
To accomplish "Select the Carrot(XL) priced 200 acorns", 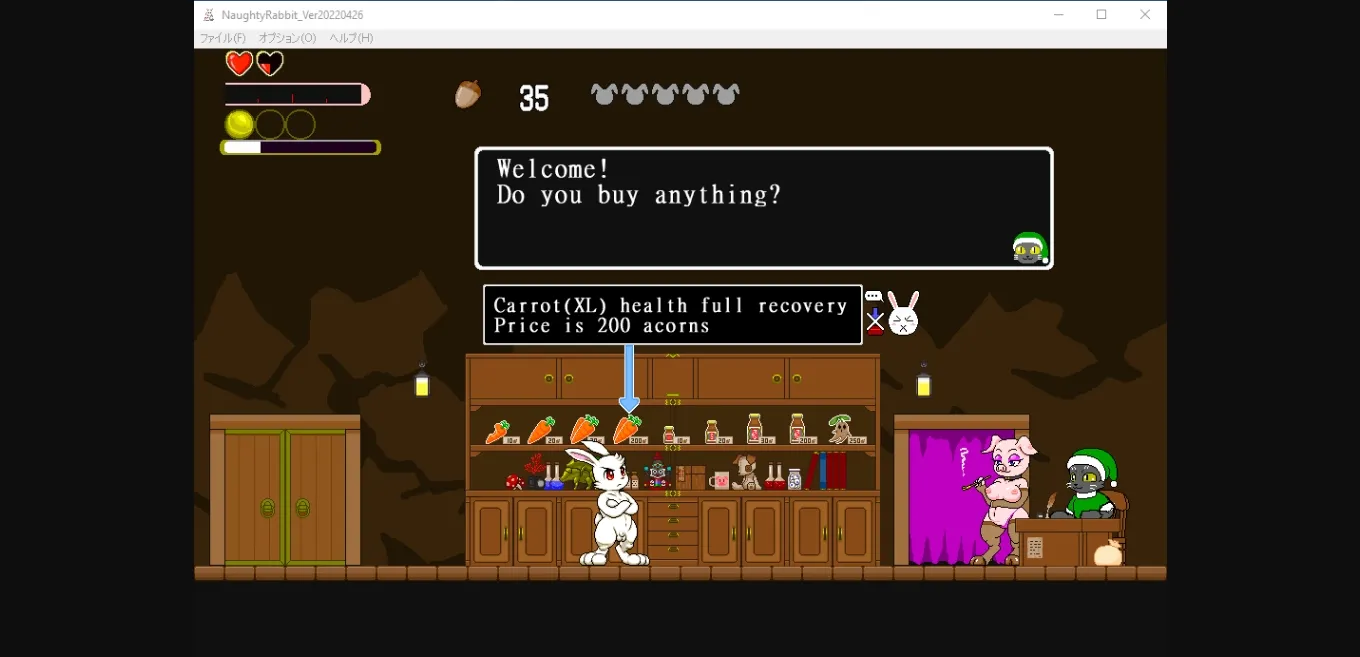I will (626, 430).
